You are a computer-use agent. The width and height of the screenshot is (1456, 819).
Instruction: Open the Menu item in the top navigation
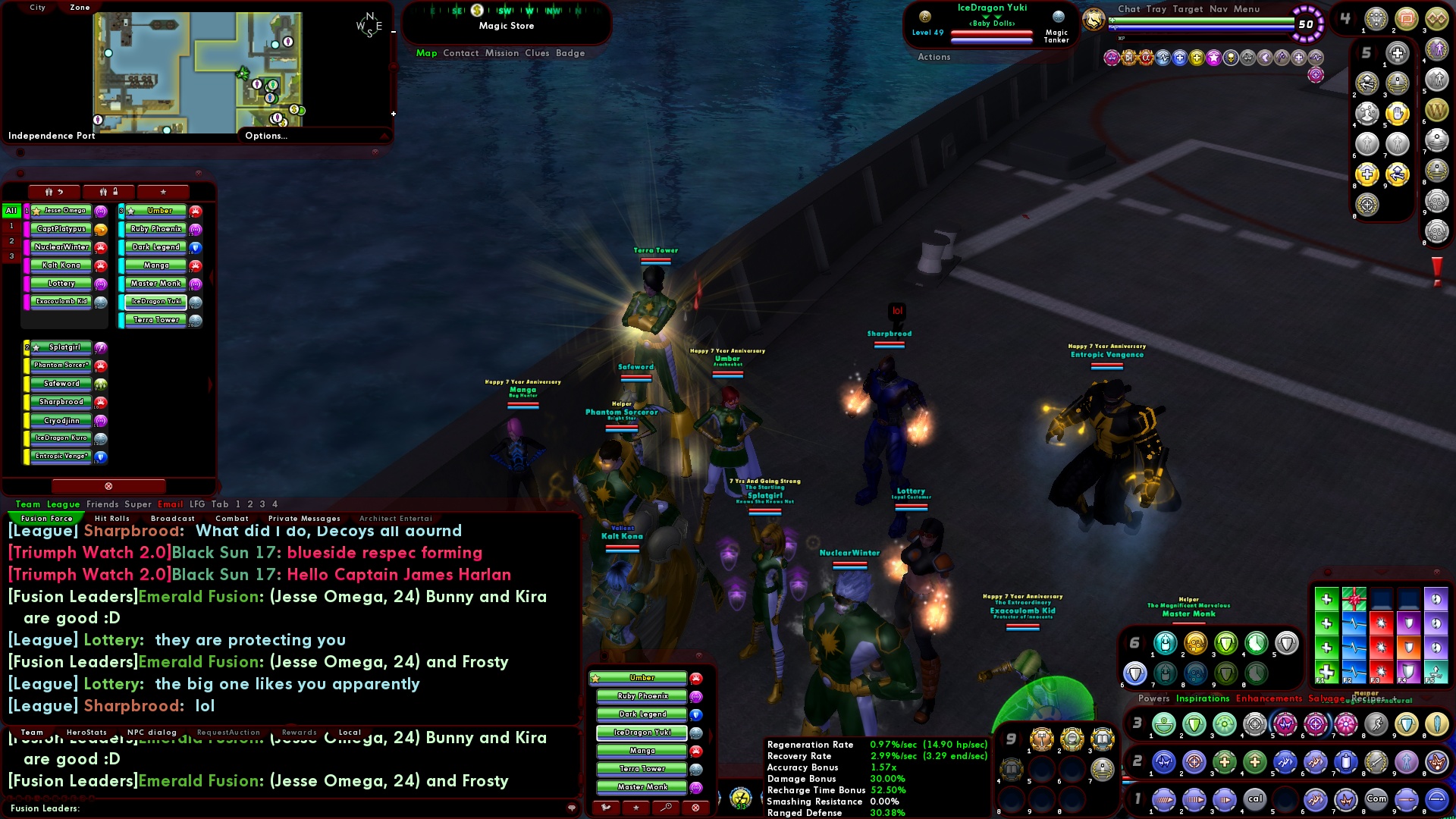[x=1246, y=9]
